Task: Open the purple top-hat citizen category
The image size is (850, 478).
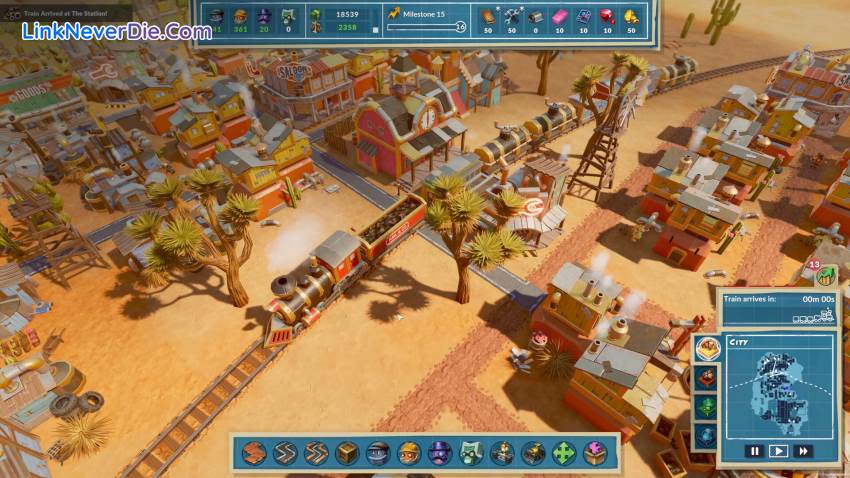Action: coord(440,453)
